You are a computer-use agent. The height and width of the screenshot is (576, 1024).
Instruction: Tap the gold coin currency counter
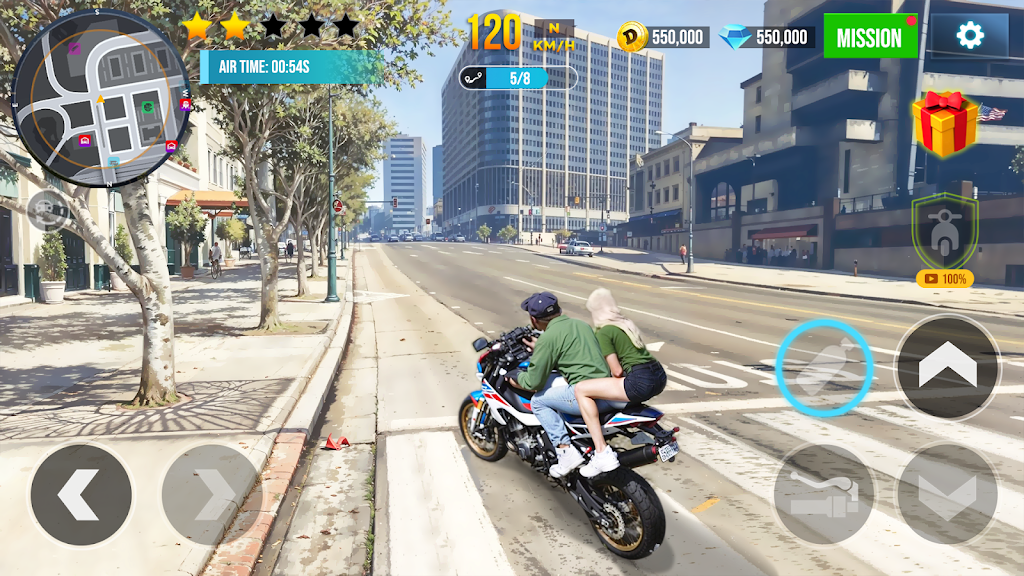(663, 37)
